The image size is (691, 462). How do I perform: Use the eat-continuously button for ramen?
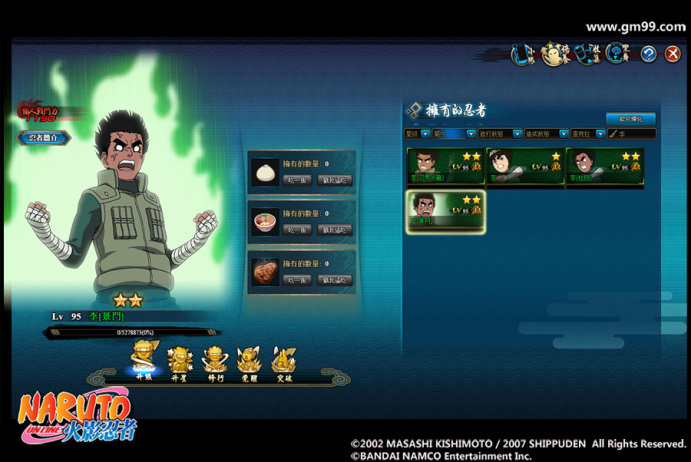coord(334,230)
